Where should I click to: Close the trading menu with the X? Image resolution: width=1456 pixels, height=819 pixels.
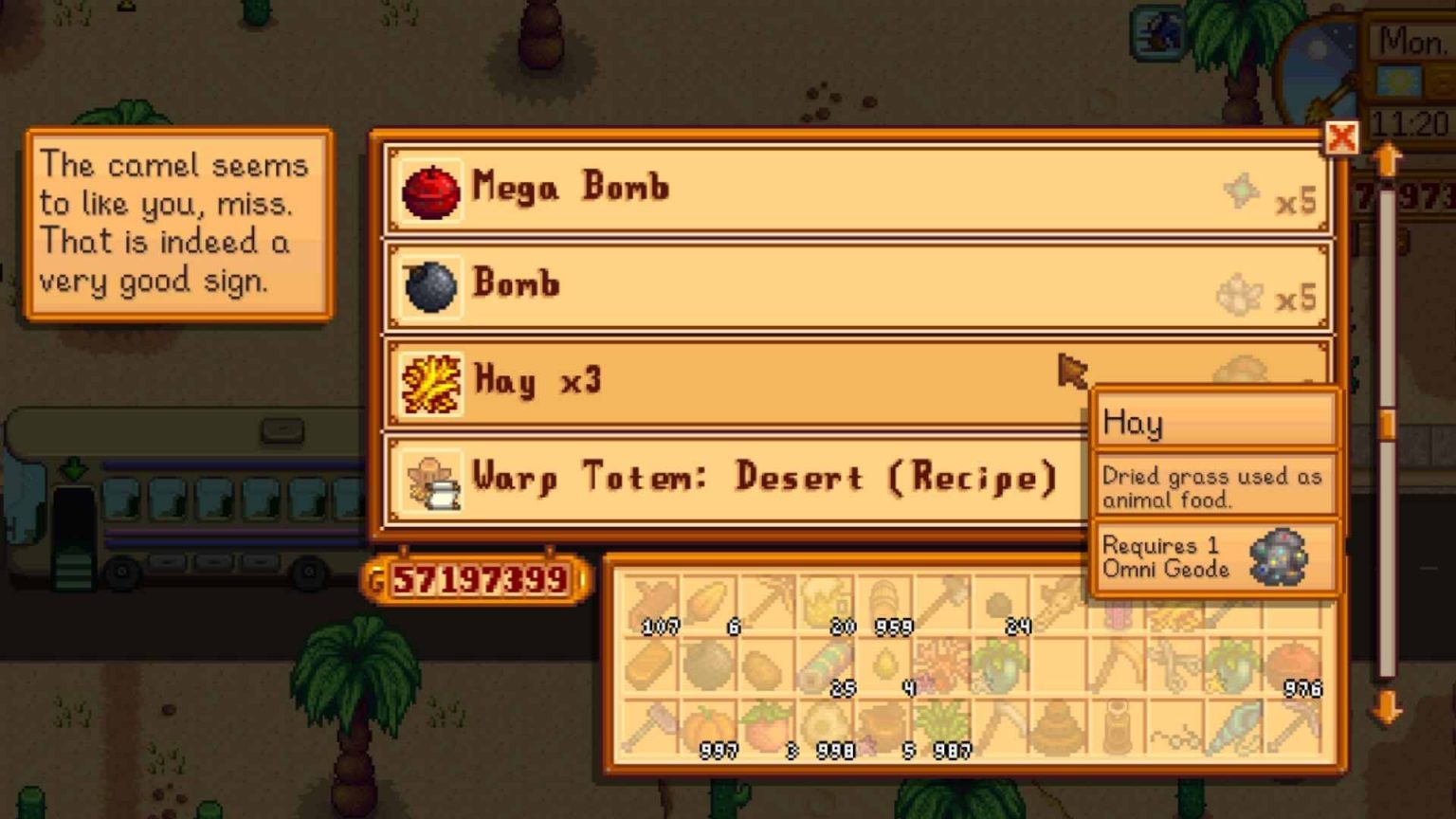(x=1343, y=138)
